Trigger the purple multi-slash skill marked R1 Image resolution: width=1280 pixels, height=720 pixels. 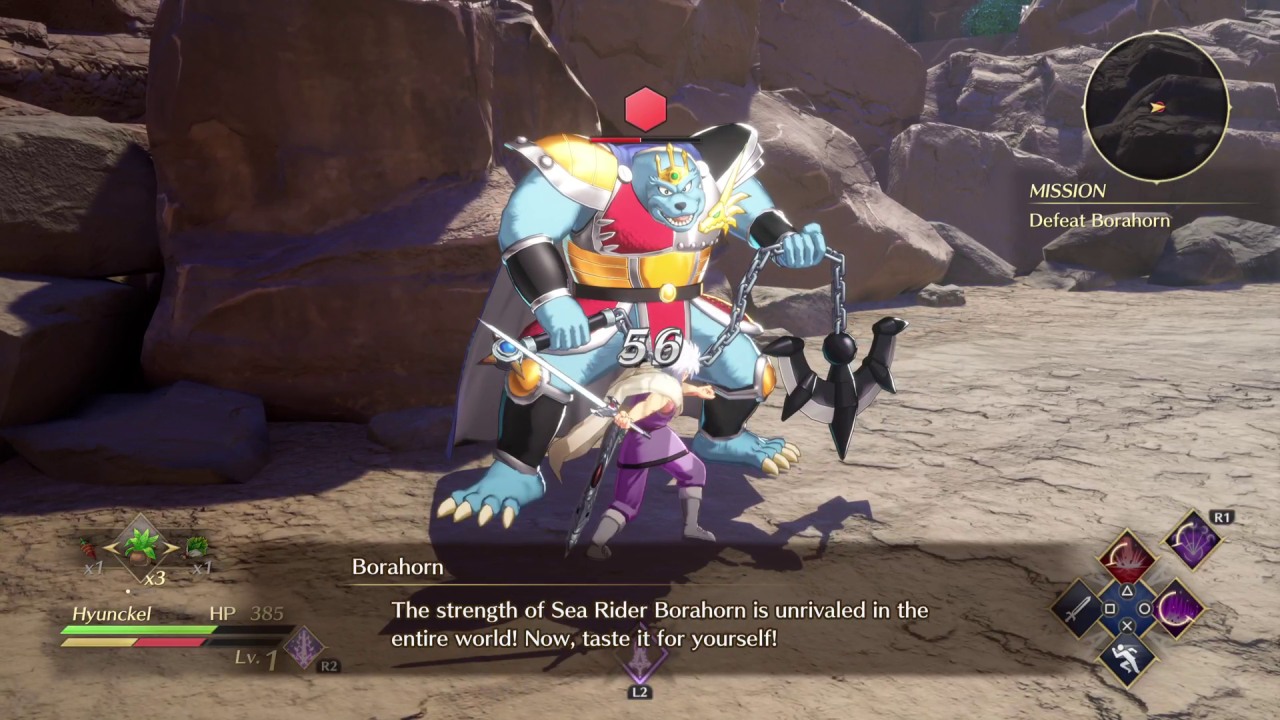[1192, 541]
